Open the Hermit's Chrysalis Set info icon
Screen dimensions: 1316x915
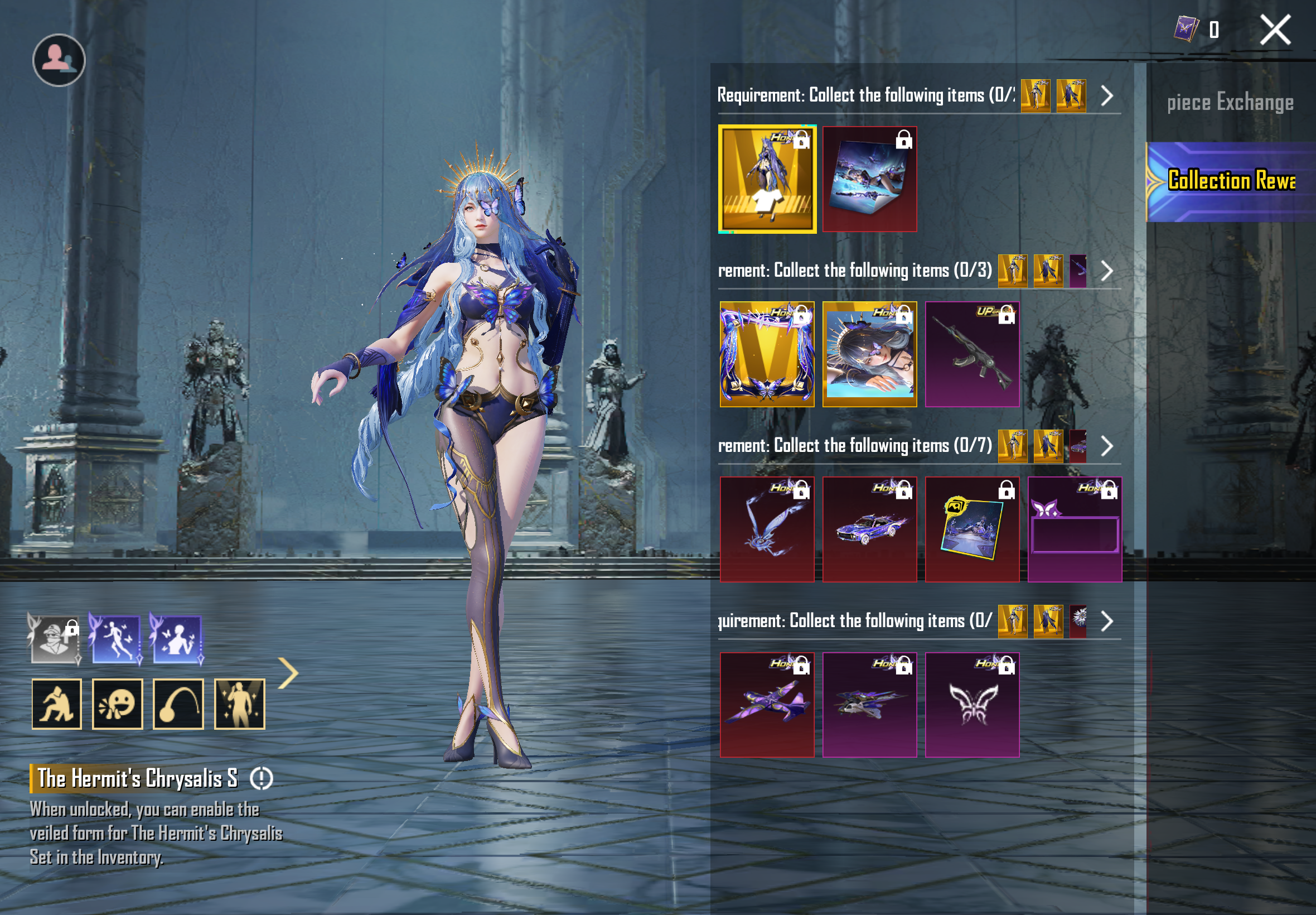[262, 778]
